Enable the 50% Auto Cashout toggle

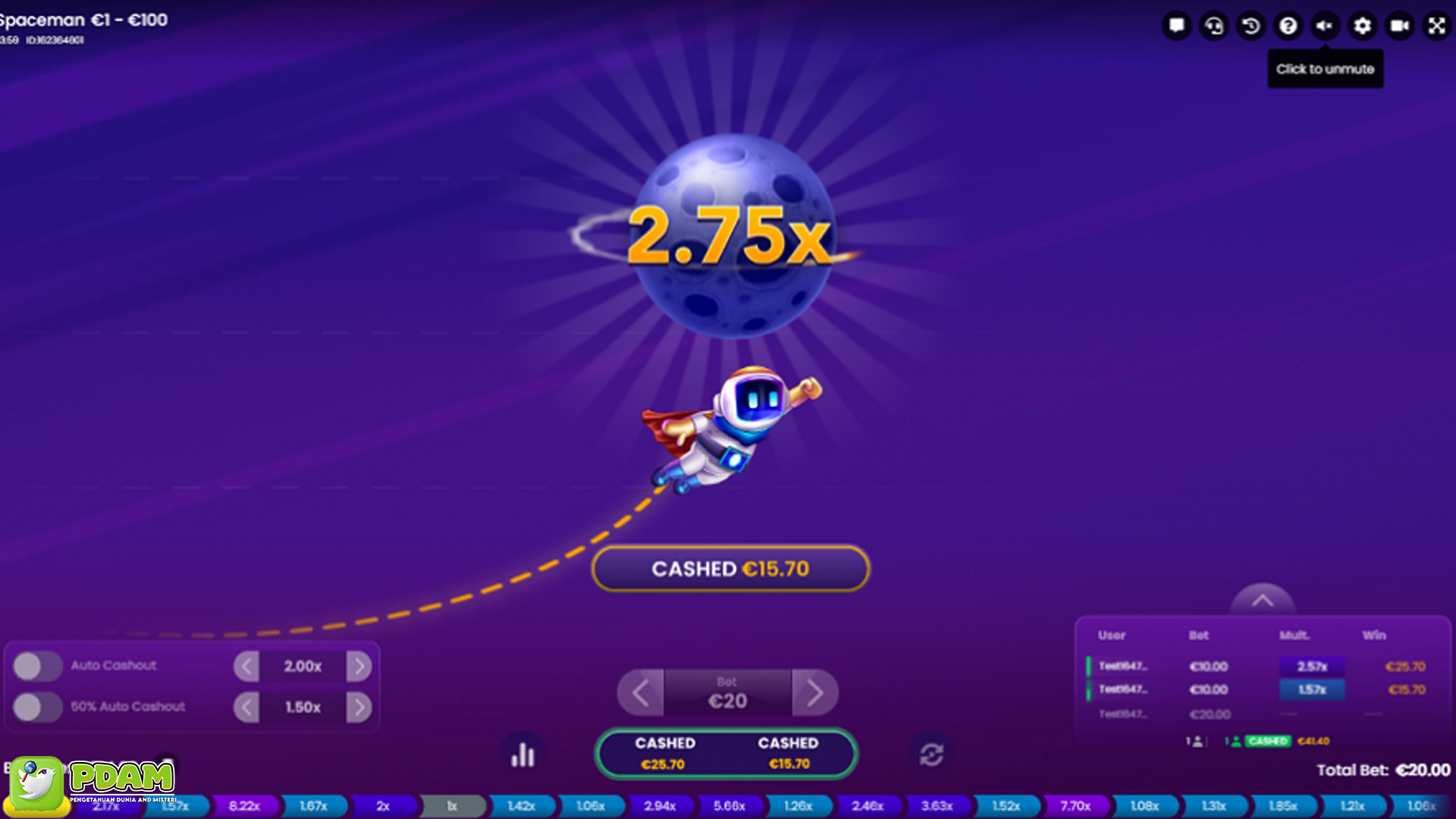tap(39, 706)
